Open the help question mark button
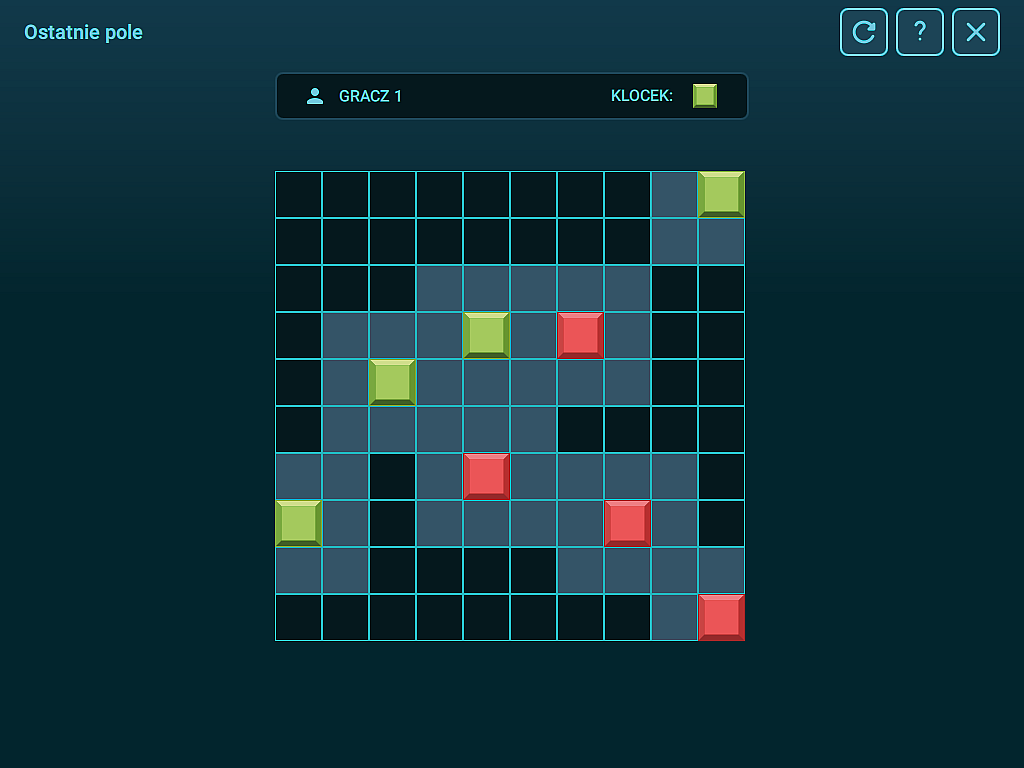The width and height of the screenshot is (1024, 768). tap(920, 32)
